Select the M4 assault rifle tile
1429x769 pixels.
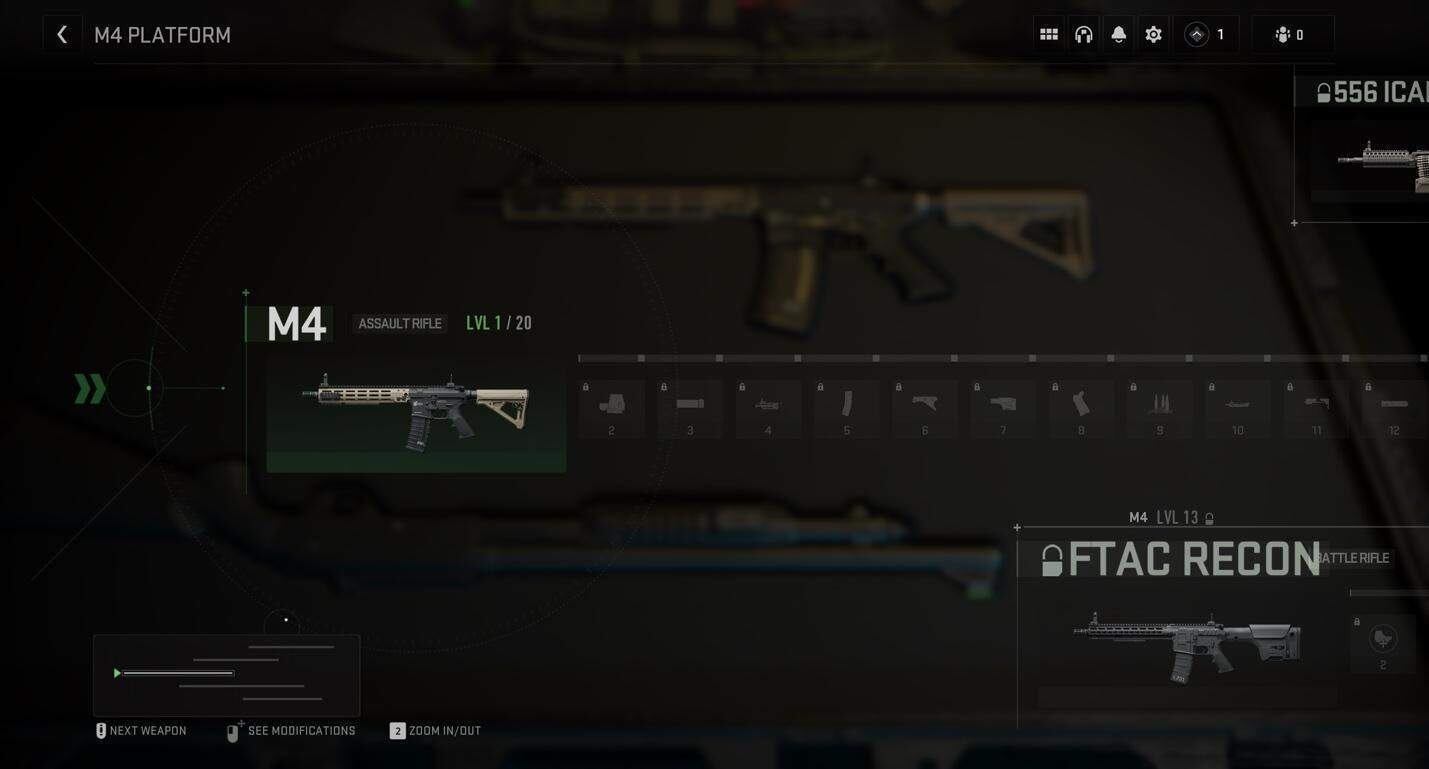point(416,412)
